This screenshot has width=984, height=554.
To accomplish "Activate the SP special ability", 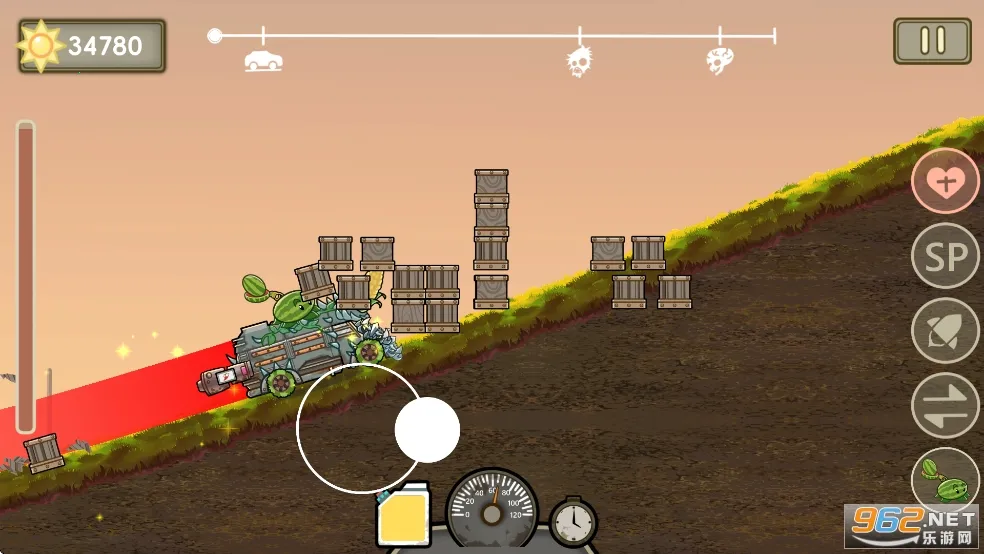I will (x=945, y=256).
